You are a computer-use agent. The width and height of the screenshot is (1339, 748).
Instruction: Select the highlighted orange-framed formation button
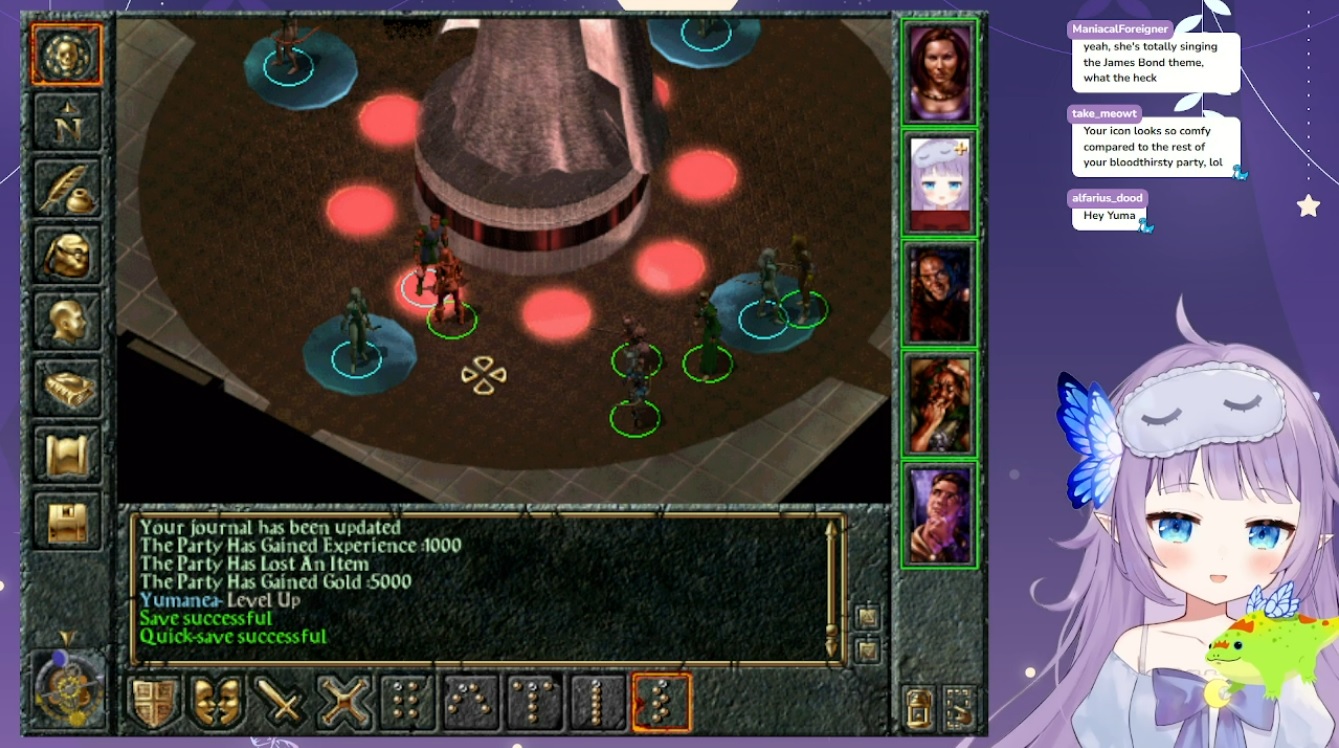[x=661, y=702]
